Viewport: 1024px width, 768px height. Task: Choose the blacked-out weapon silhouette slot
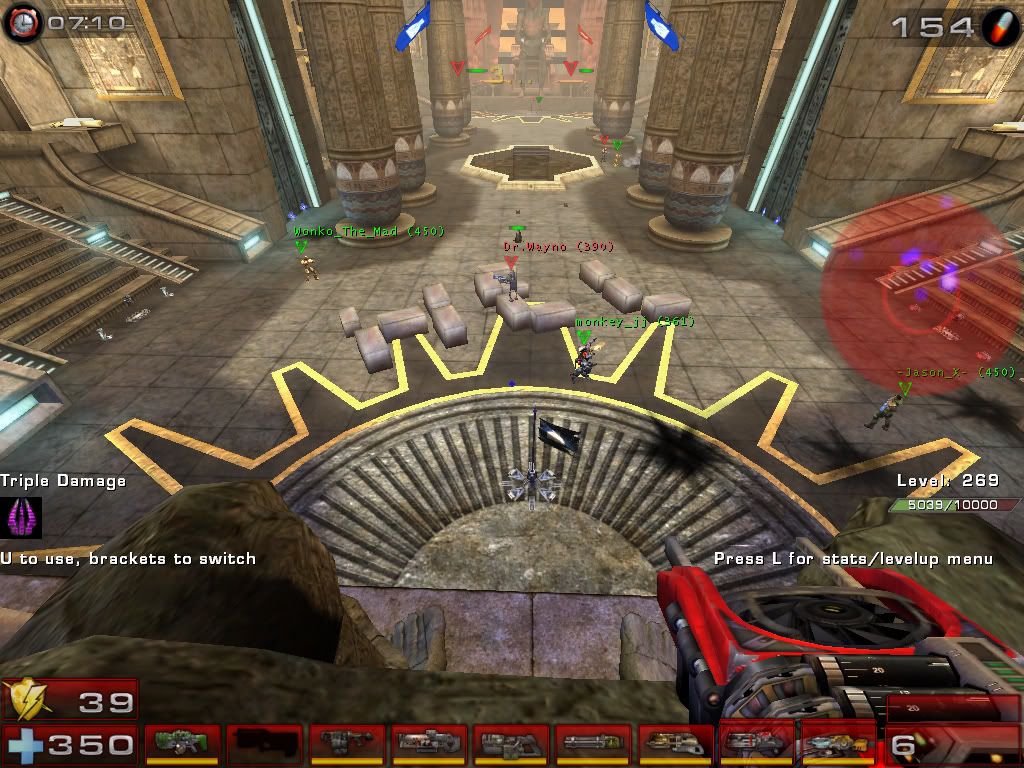tap(265, 744)
